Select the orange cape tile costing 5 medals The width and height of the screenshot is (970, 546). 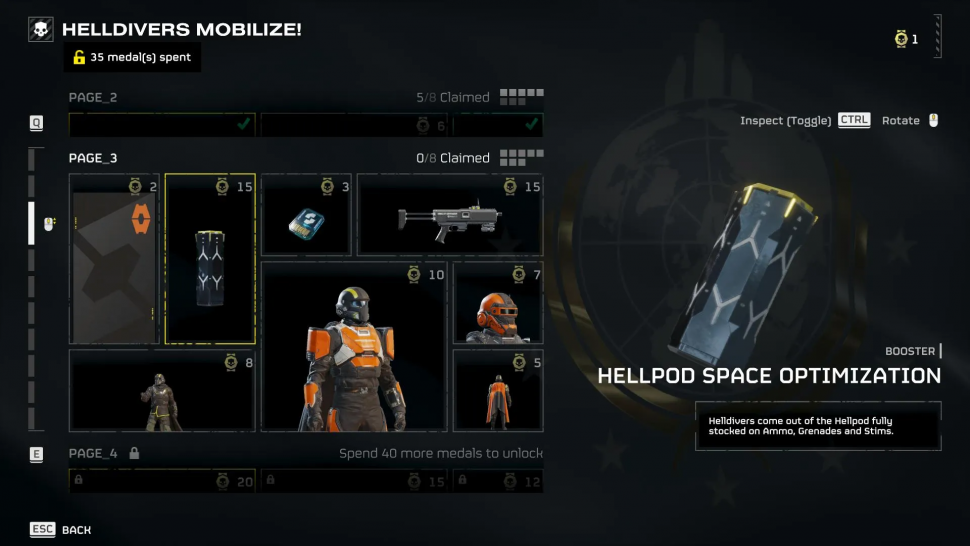click(498, 391)
